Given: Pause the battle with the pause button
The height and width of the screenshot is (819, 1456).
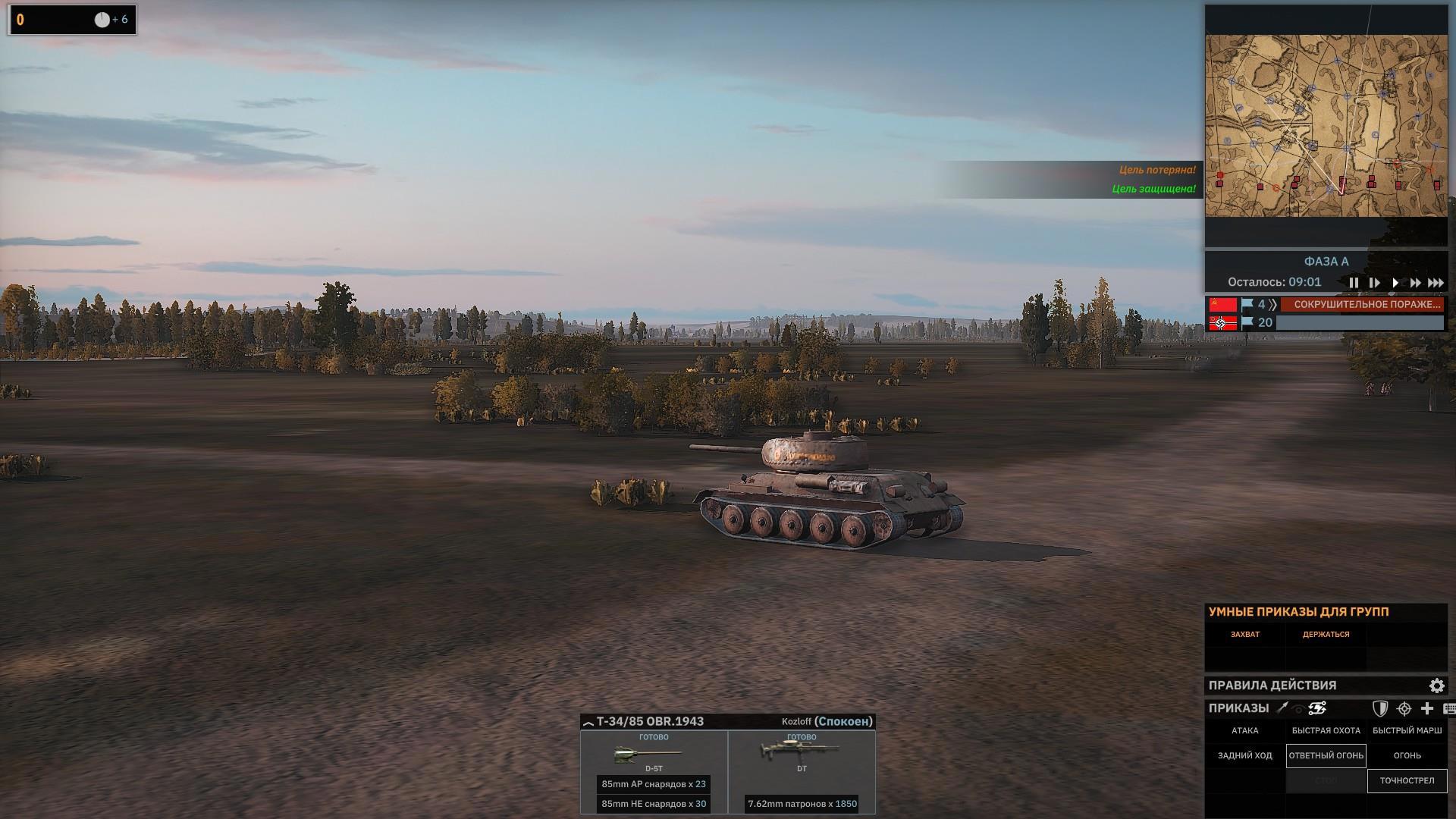Looking at the screenshot, I should point(1354,283).
